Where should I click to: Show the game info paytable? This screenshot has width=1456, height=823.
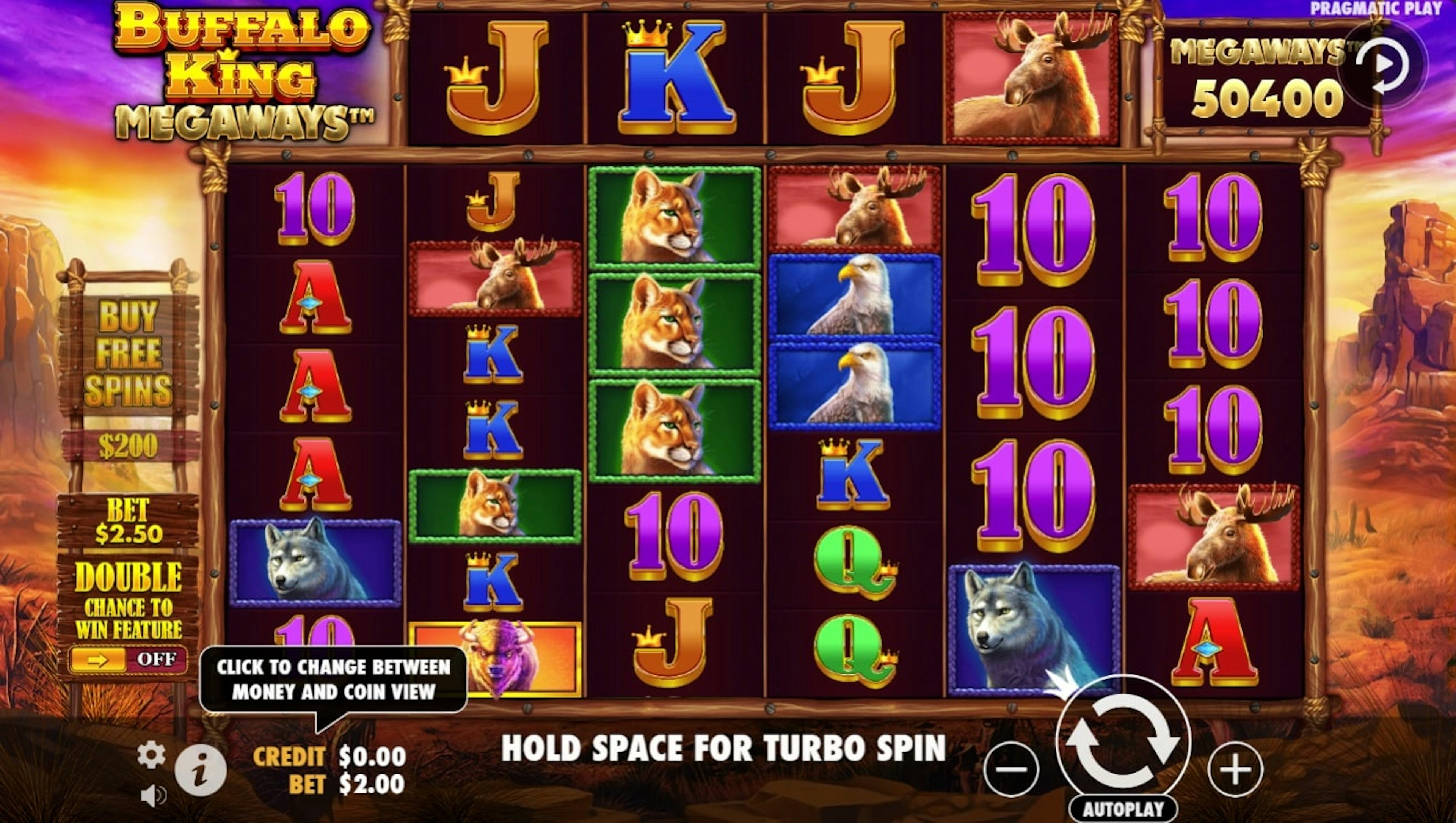pos(200,770)
